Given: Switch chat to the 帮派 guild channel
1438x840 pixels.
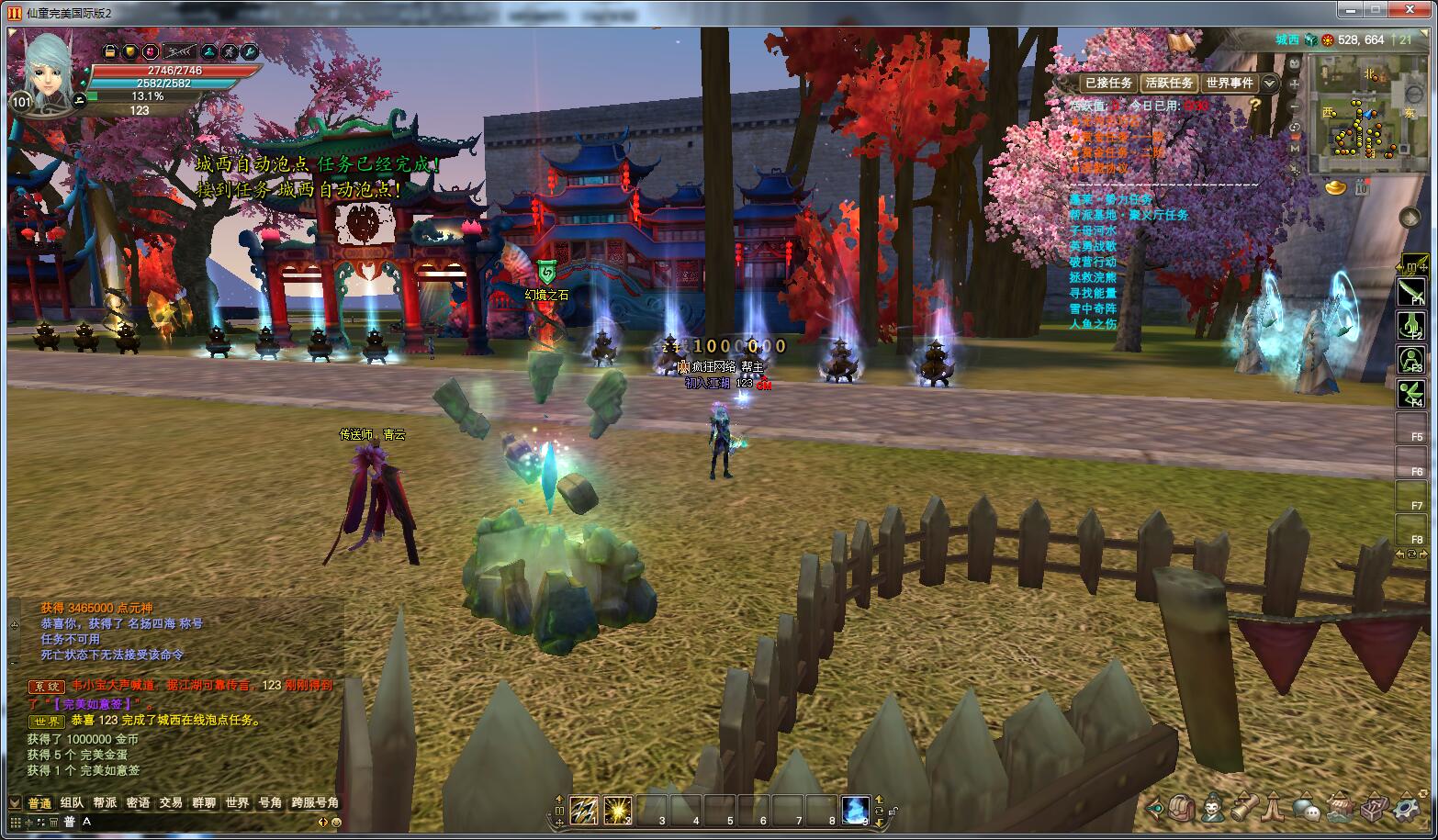Looking at the screenshot, I should click(105, 802).
